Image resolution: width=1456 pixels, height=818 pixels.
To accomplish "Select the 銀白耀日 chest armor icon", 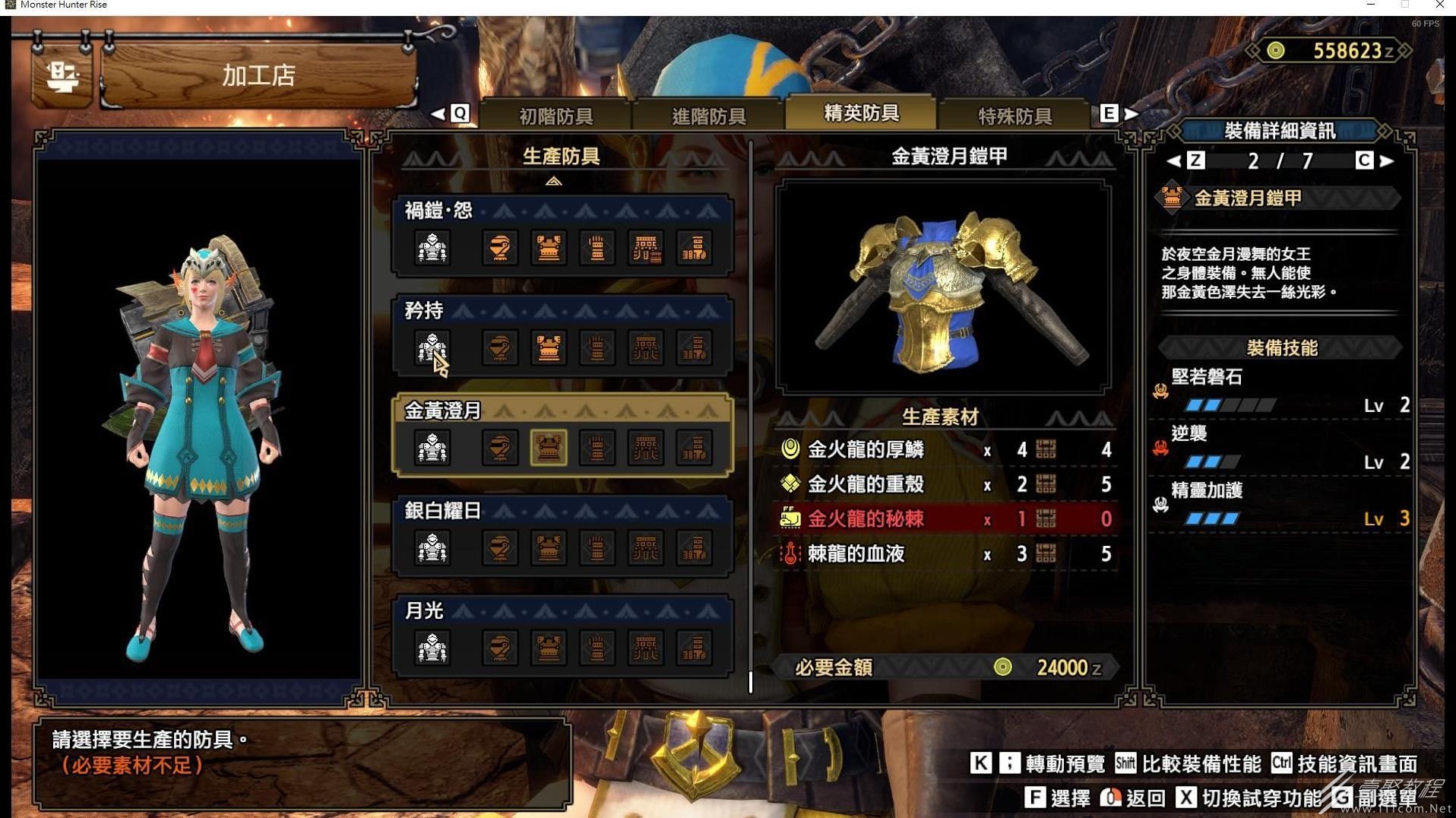I will pyautogui.click(x=548, y=548).
